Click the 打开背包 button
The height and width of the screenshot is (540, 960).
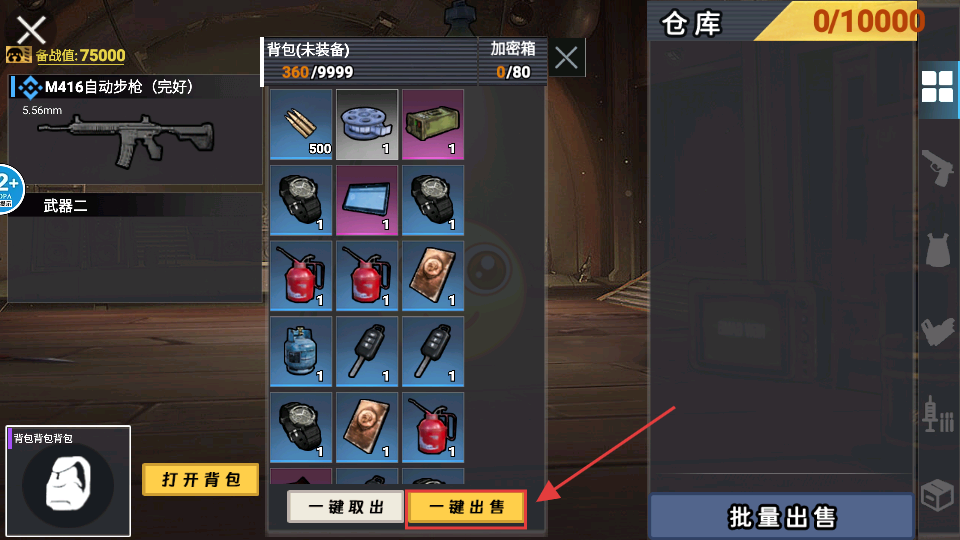coord(200,480)
